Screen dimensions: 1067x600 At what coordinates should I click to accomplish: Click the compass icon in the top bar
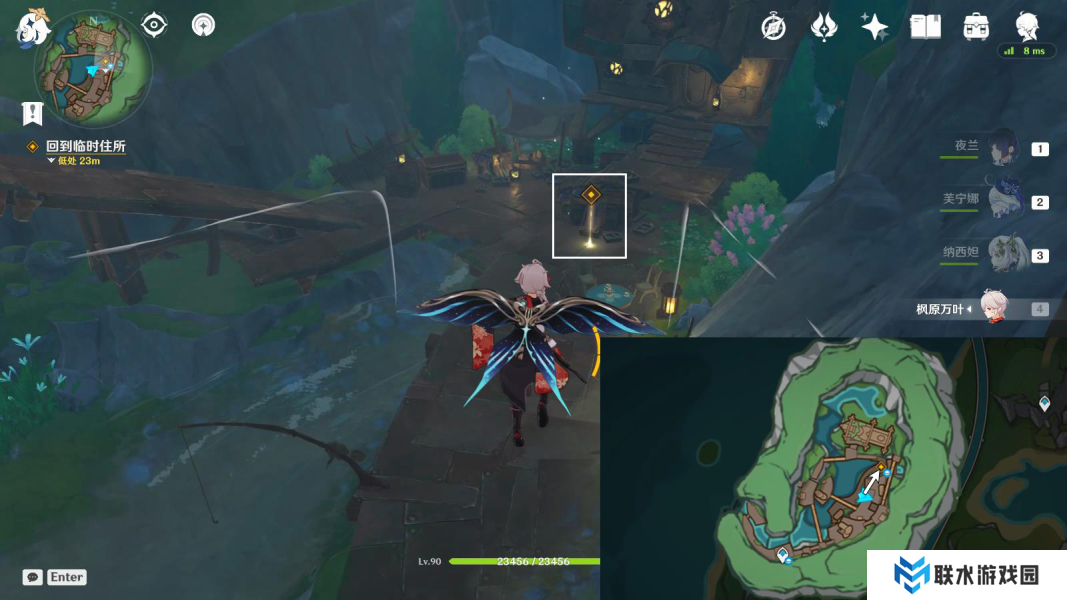[x=773, y=27]
